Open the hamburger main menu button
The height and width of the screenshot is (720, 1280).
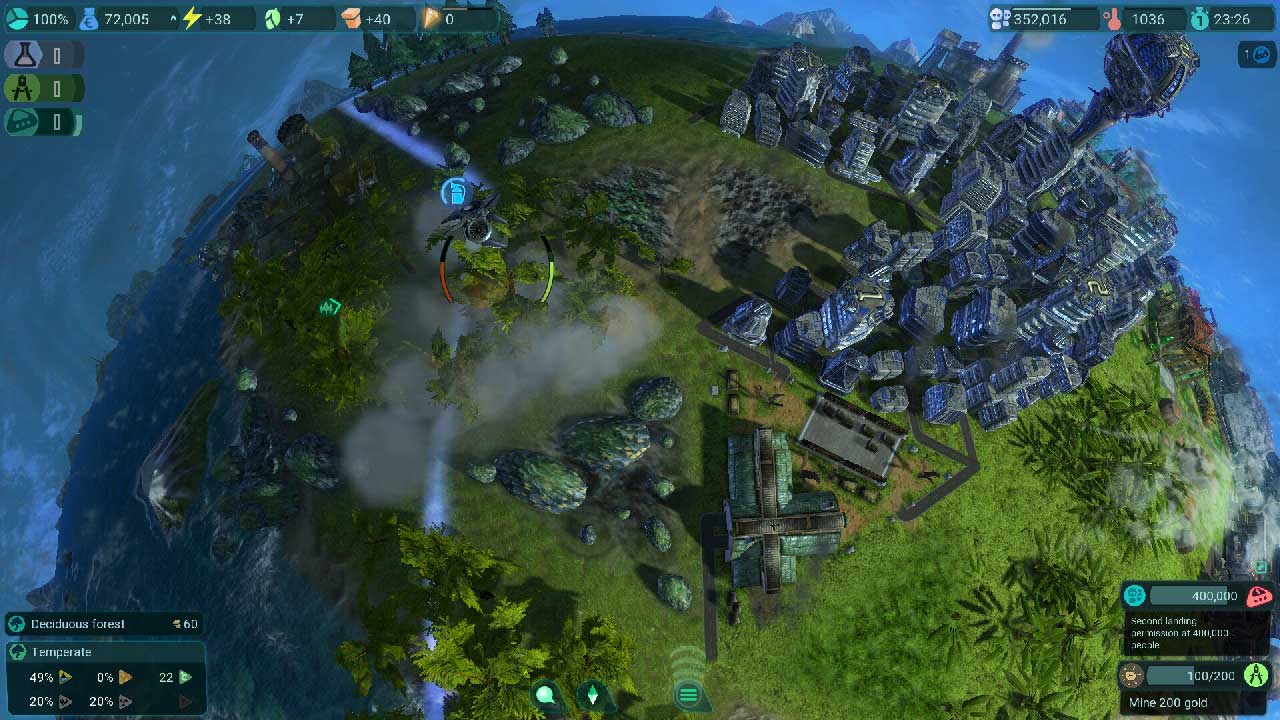pyautogui.click(x=688, y=694)
